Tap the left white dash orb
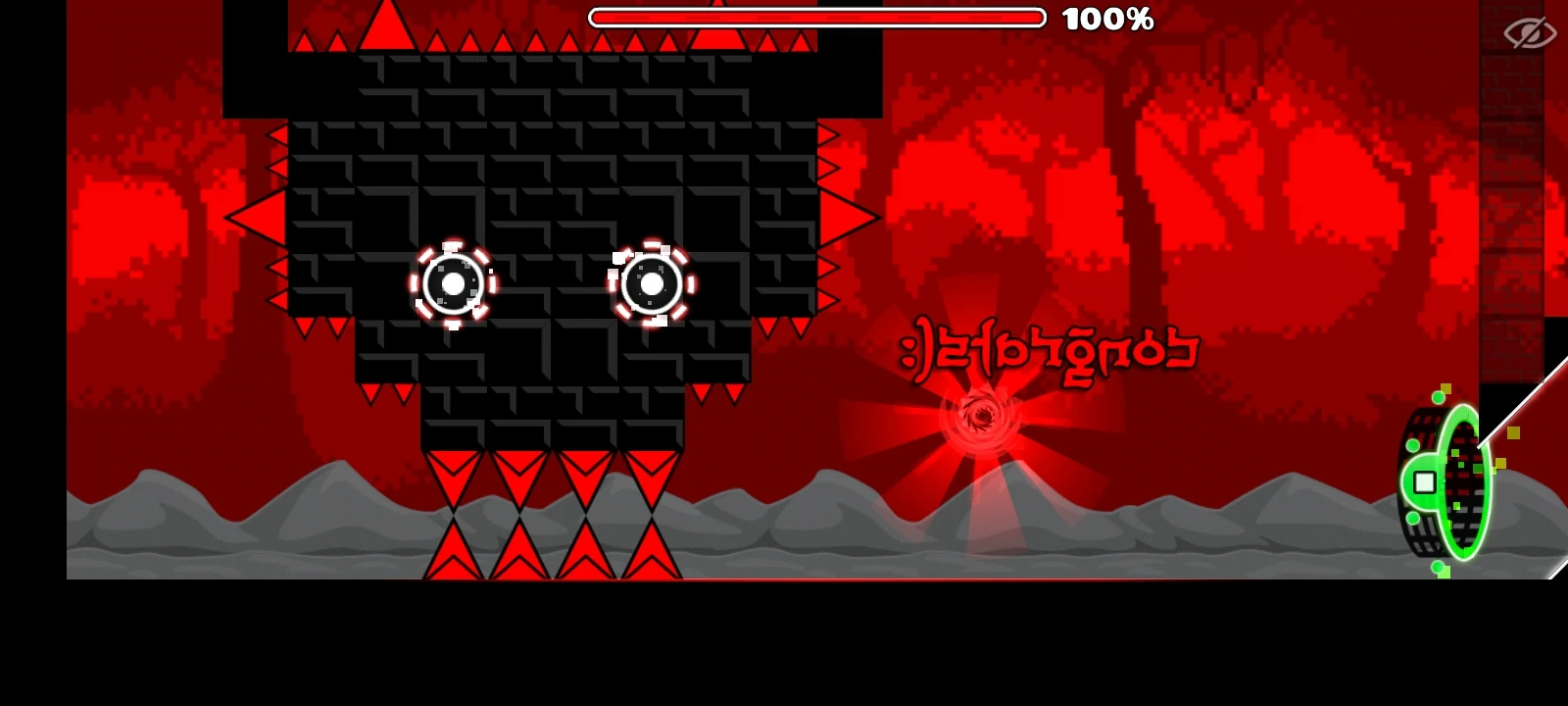 coord(453,285)
